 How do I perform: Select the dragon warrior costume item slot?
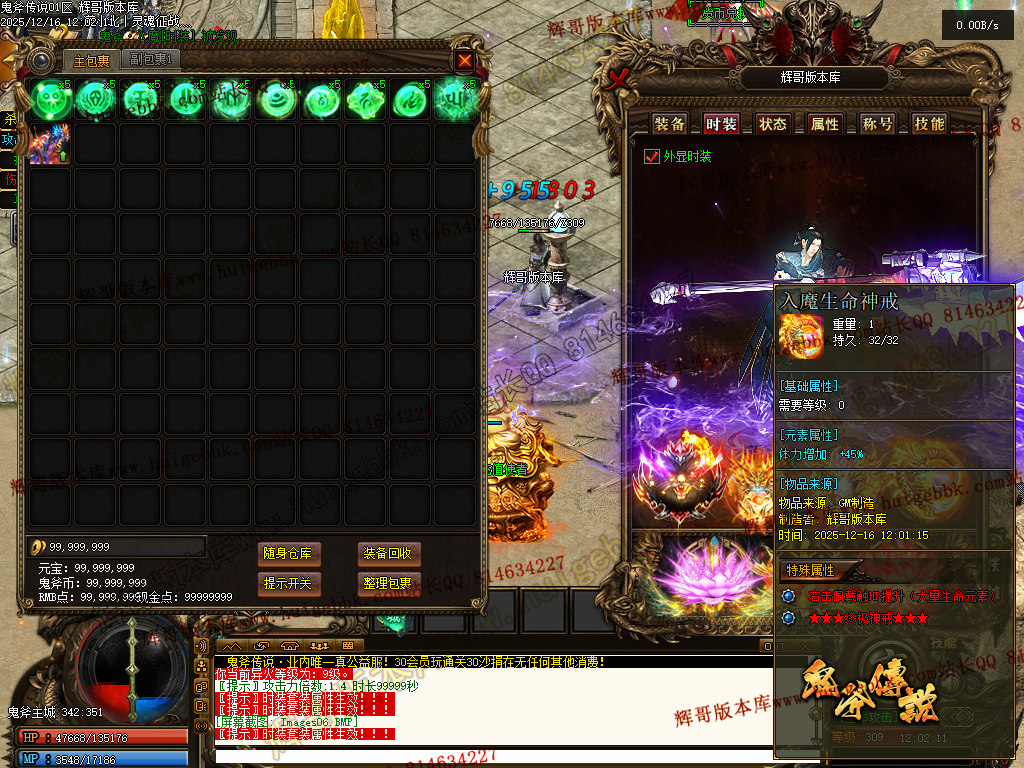(49, 143)
